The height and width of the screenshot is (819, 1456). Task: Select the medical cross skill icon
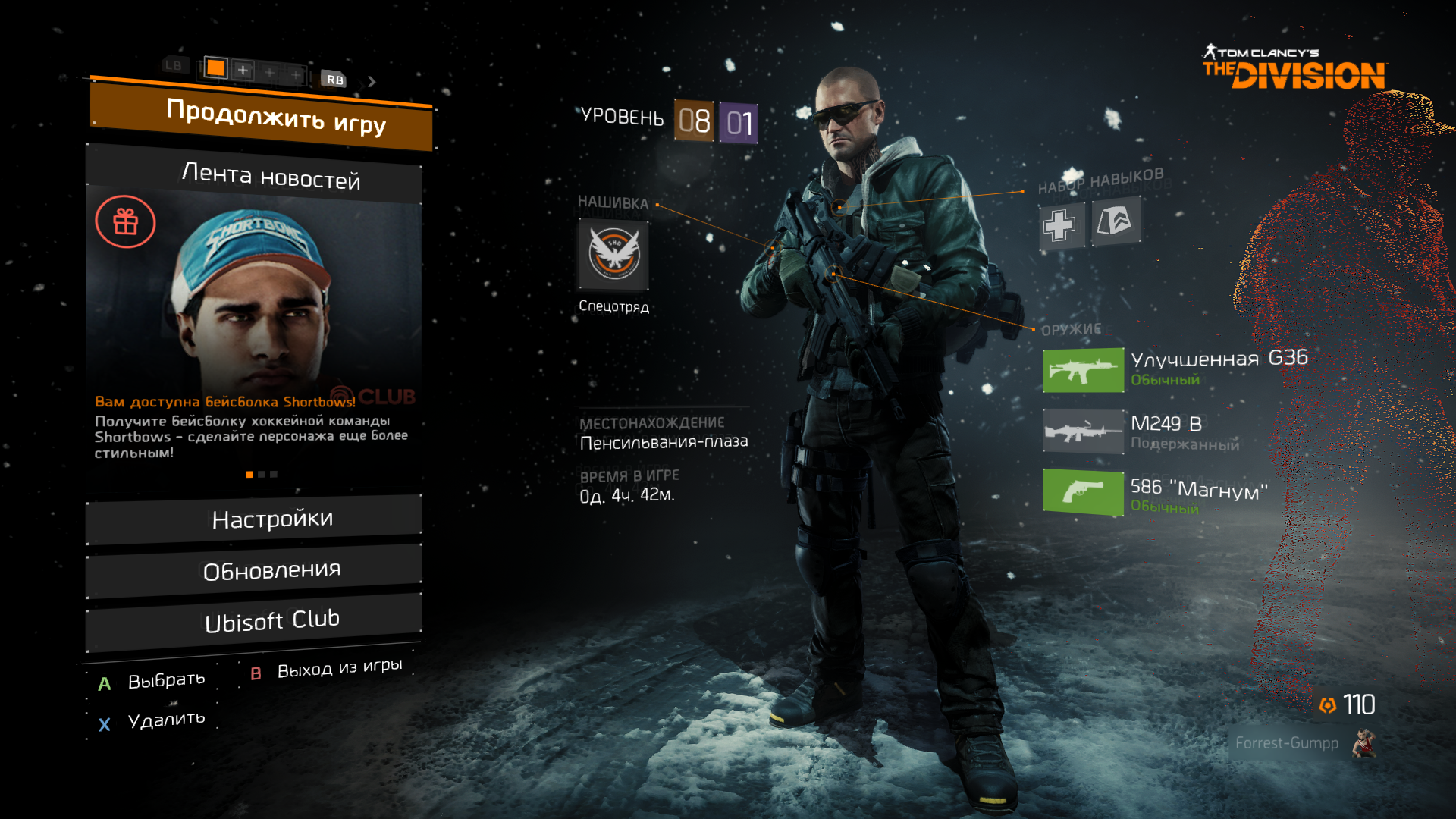tap(1060, 225)
